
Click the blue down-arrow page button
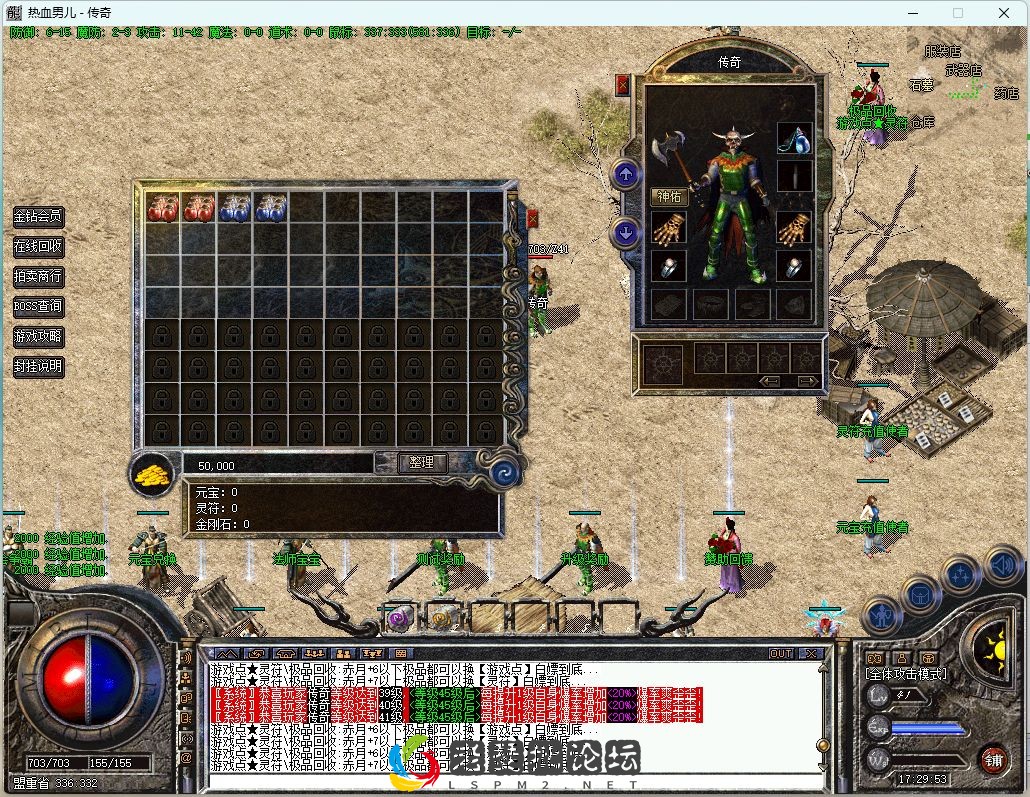click(x=626, y=234)
